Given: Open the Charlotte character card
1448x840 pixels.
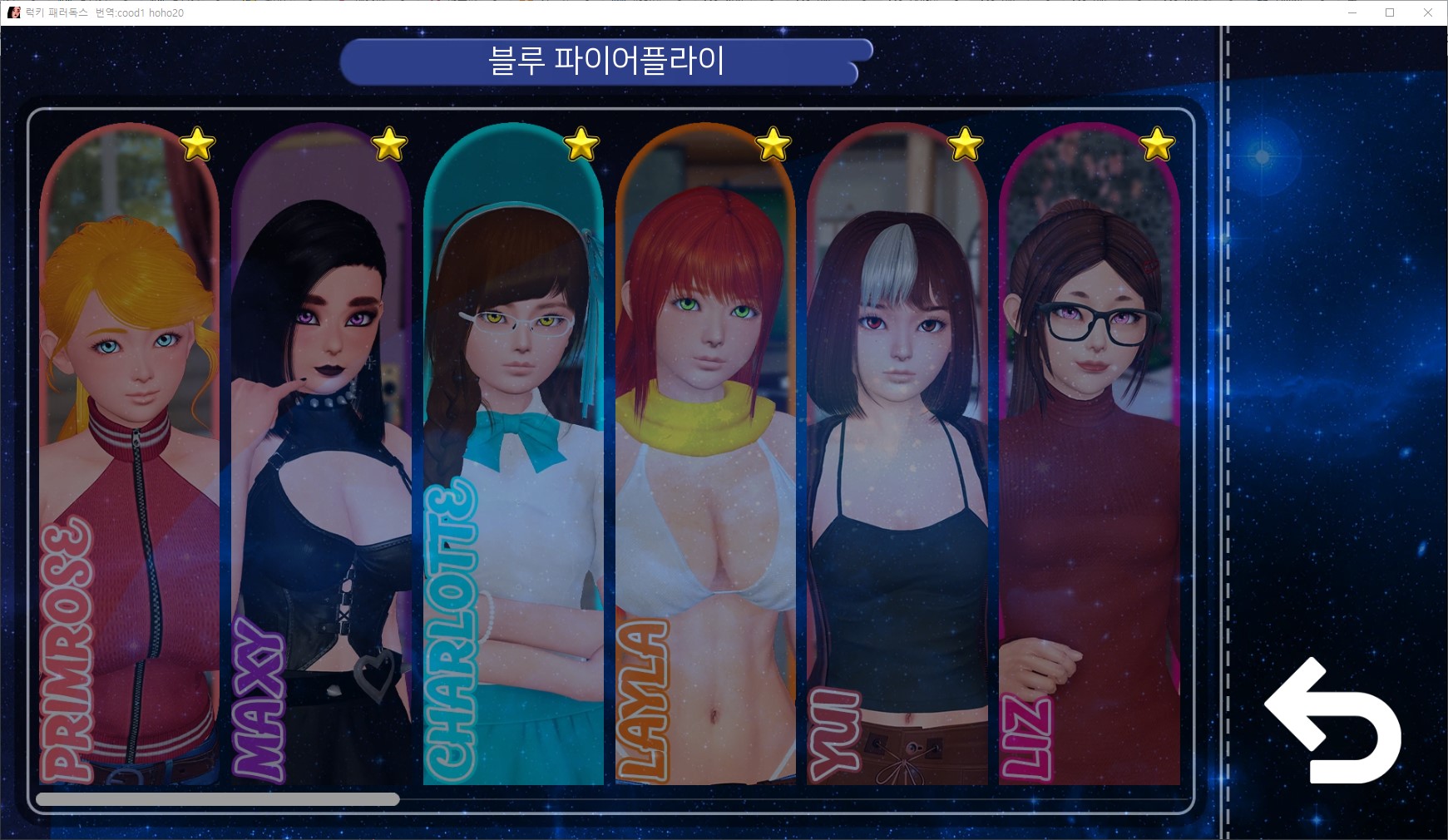Looking at the screenshot, I should pos(513,457).
